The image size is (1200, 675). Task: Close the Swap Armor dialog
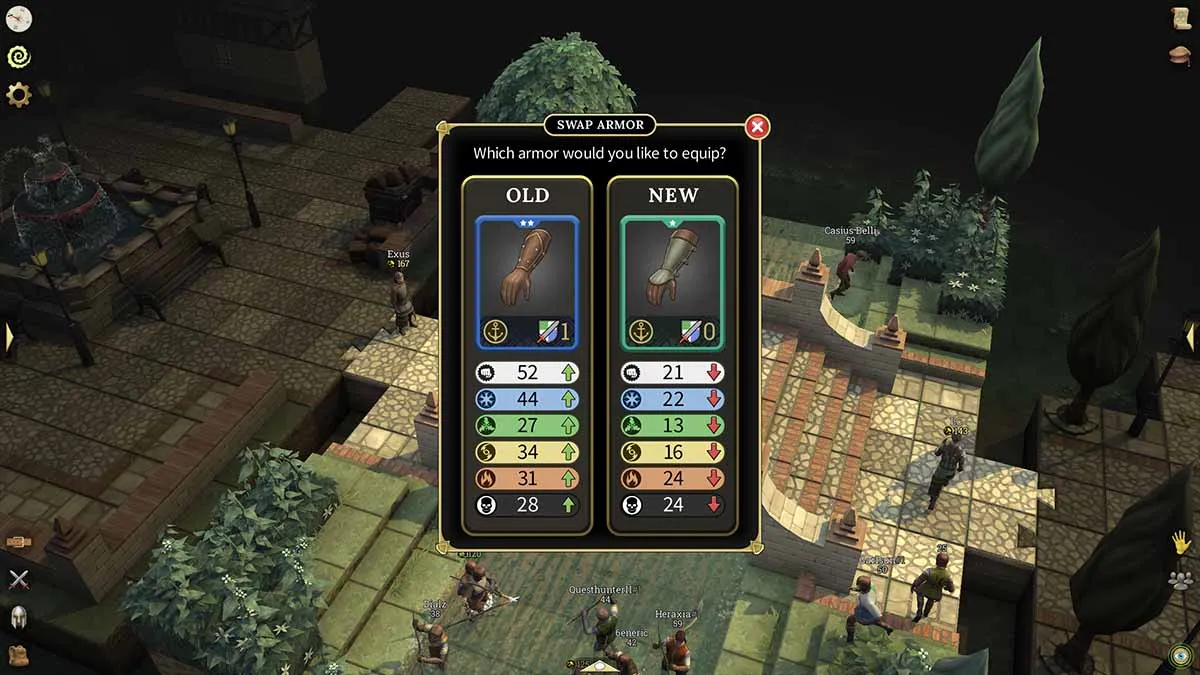tap(757, 126)
